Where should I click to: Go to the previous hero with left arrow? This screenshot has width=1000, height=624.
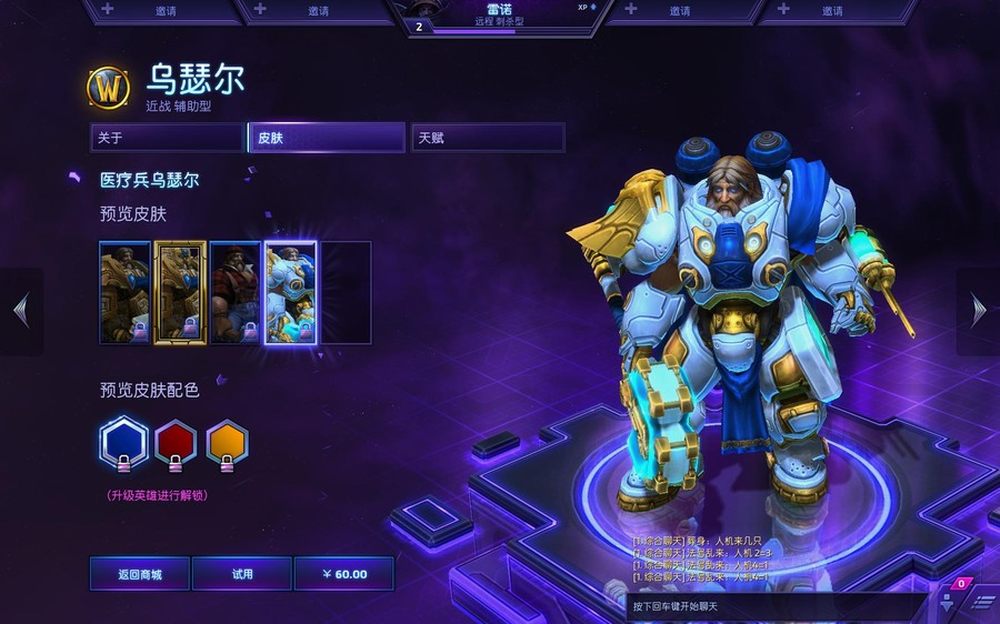pos(21,311)
